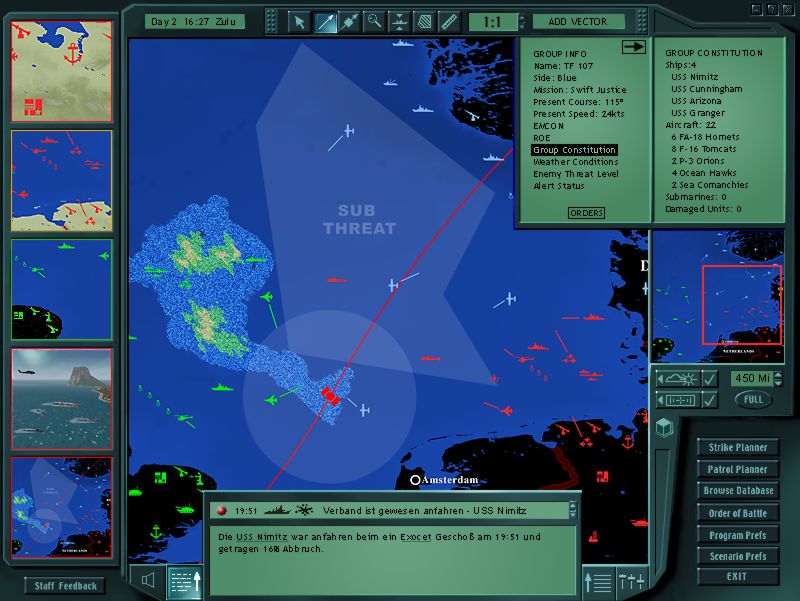Open the Patrol Planner
Viewport: 800px width, 601px height.
pyautogui.click(x=738, y=469)
